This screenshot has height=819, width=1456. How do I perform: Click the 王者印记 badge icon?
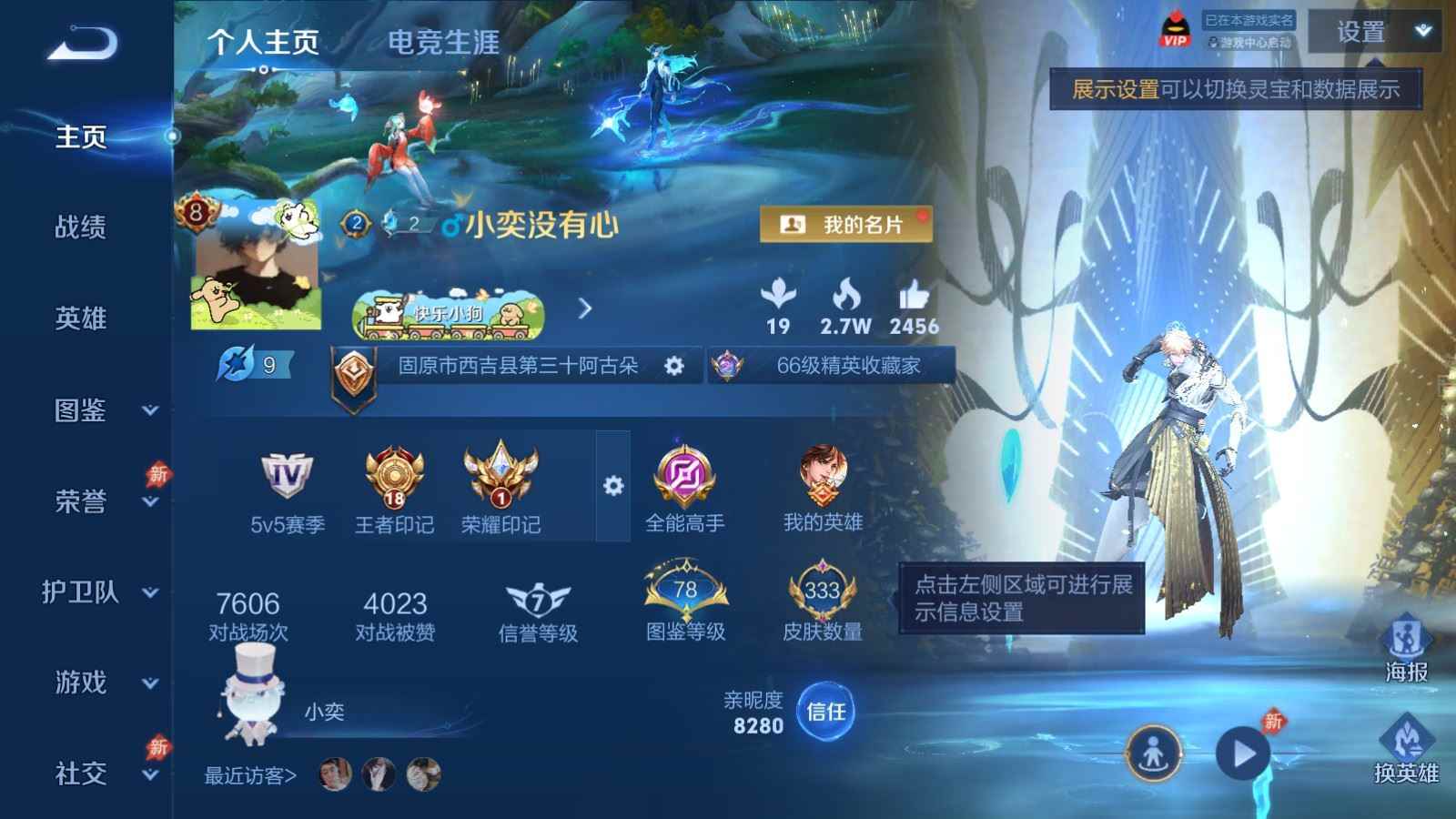(x=396, y=475)
